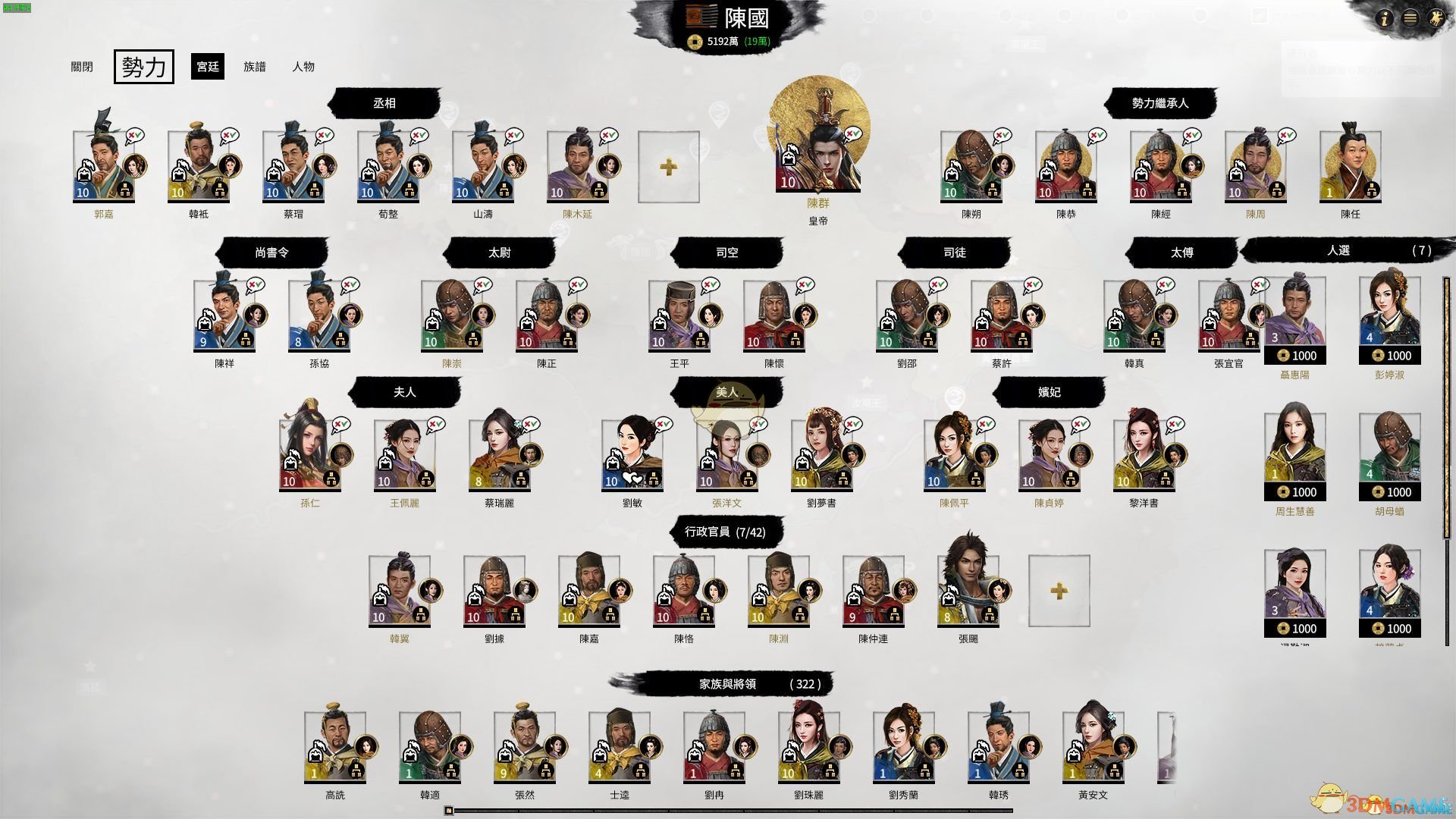Approve via the green check on 郭嘉's speech bubble
1456x819 pixels.
(137, 135)
